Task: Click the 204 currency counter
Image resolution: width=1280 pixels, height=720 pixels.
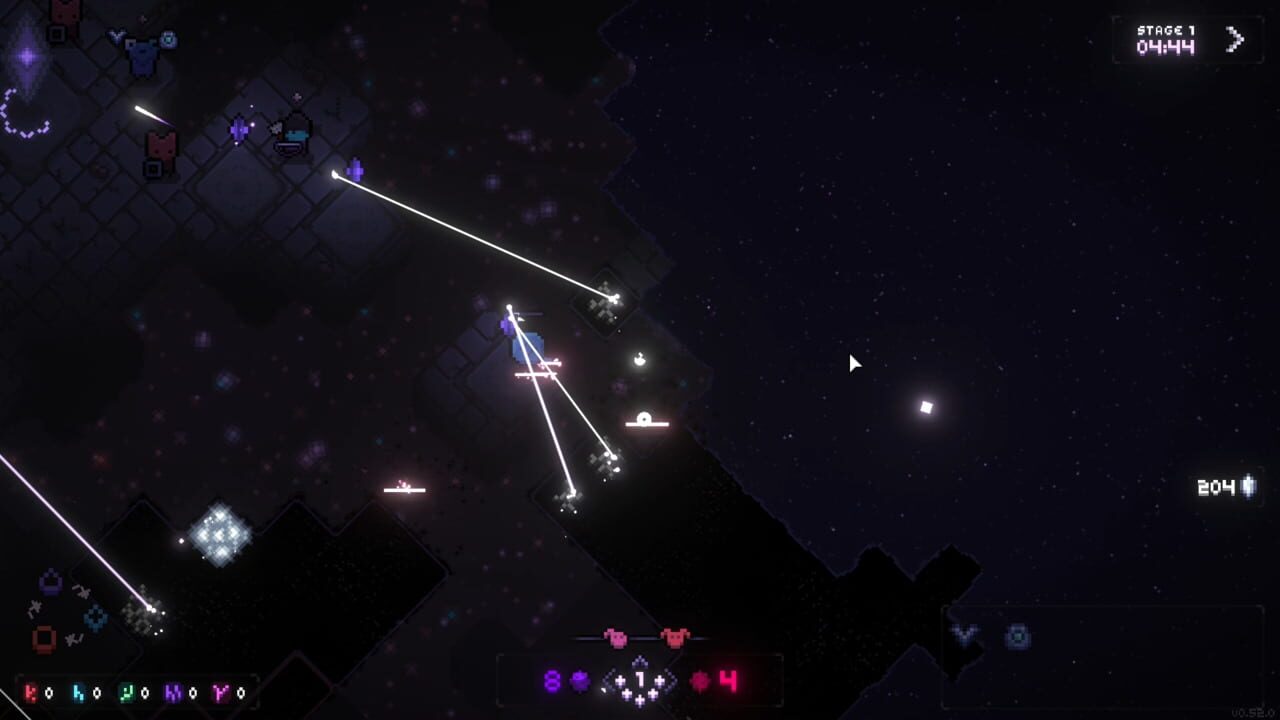Action: tap(1214, 488)
